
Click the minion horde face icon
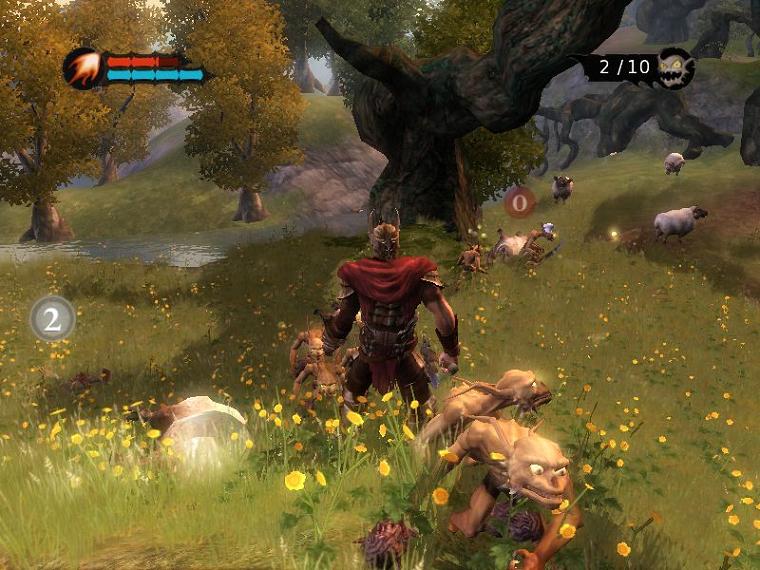676,68
